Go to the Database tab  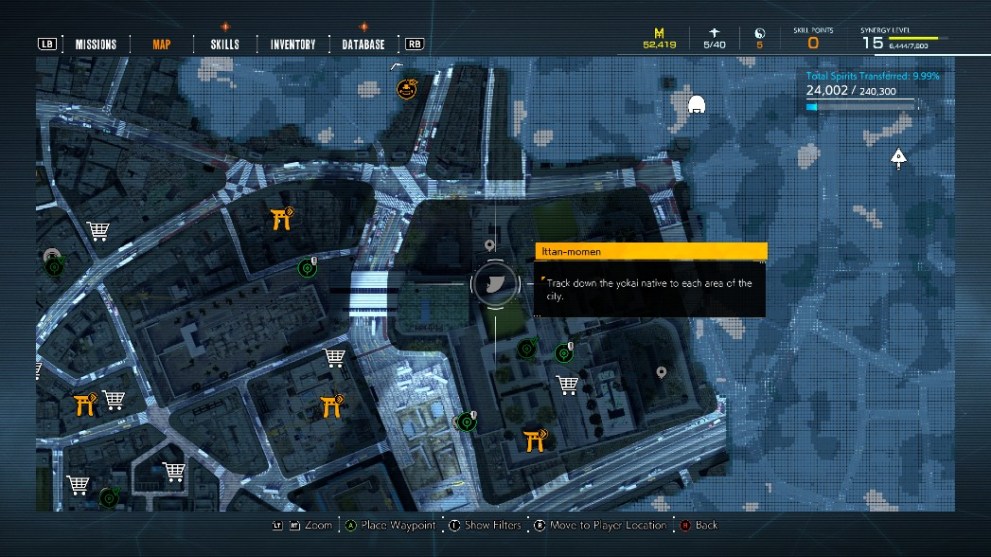[x=363, y=44]
